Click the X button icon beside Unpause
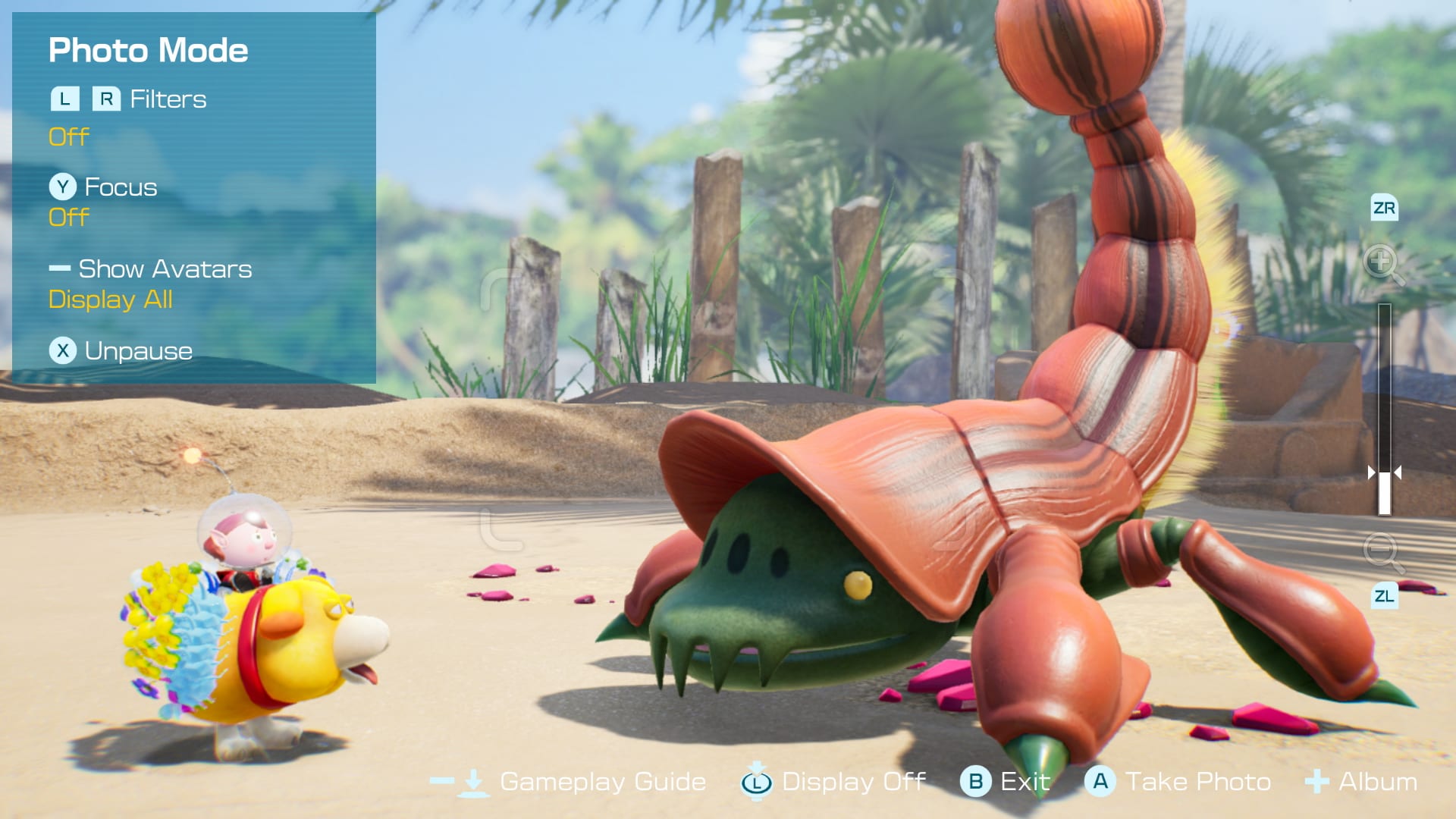 point(62,350)
